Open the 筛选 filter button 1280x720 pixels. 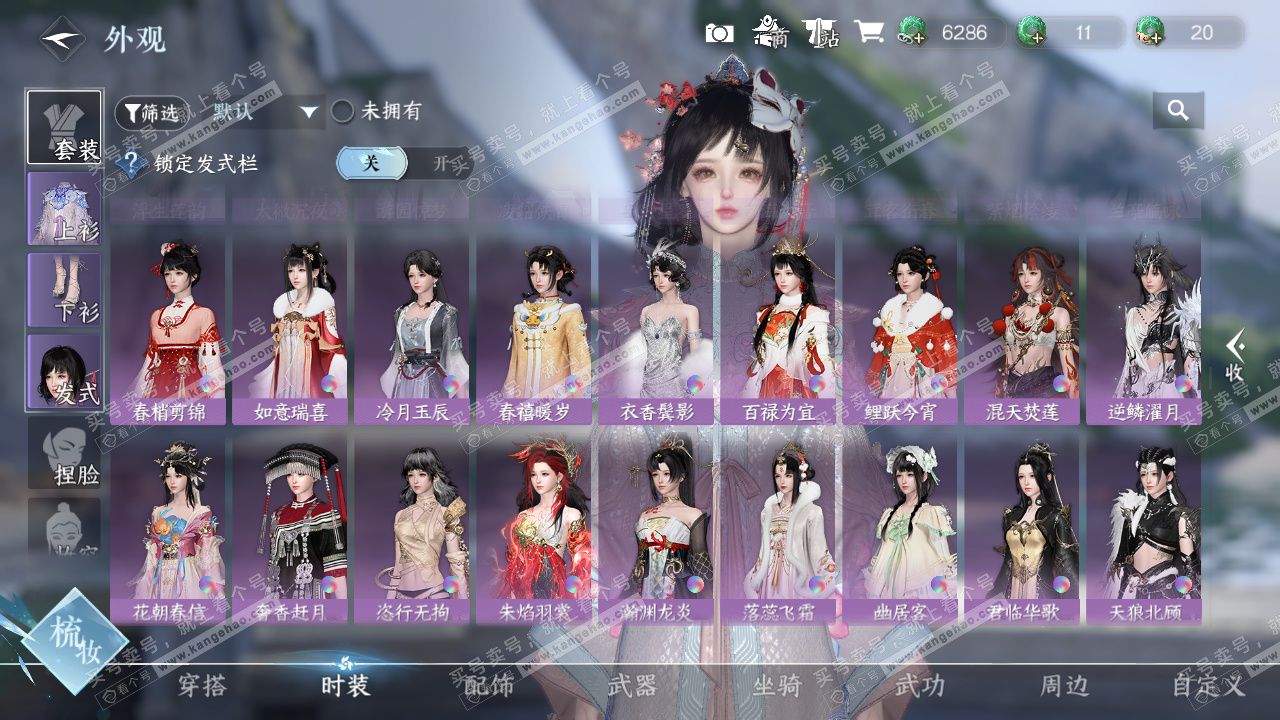[151, 113]
